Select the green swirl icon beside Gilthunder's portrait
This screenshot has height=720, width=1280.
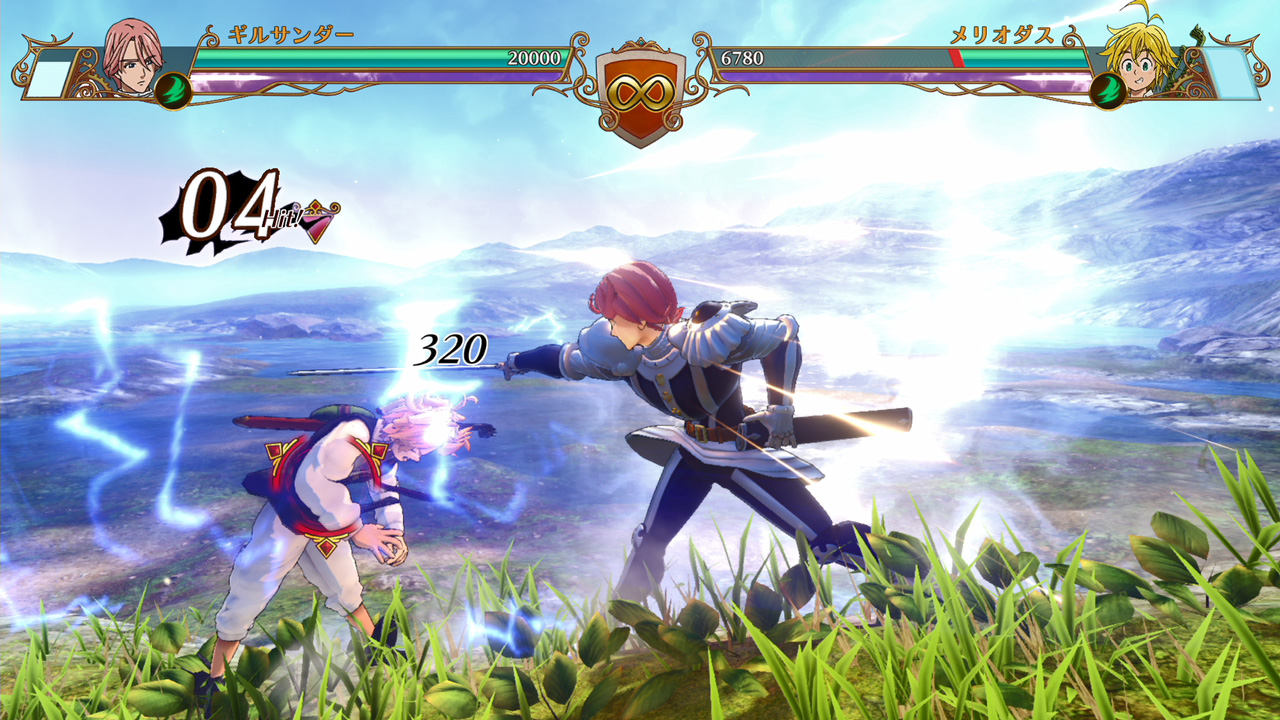click(x=172, y=90)
